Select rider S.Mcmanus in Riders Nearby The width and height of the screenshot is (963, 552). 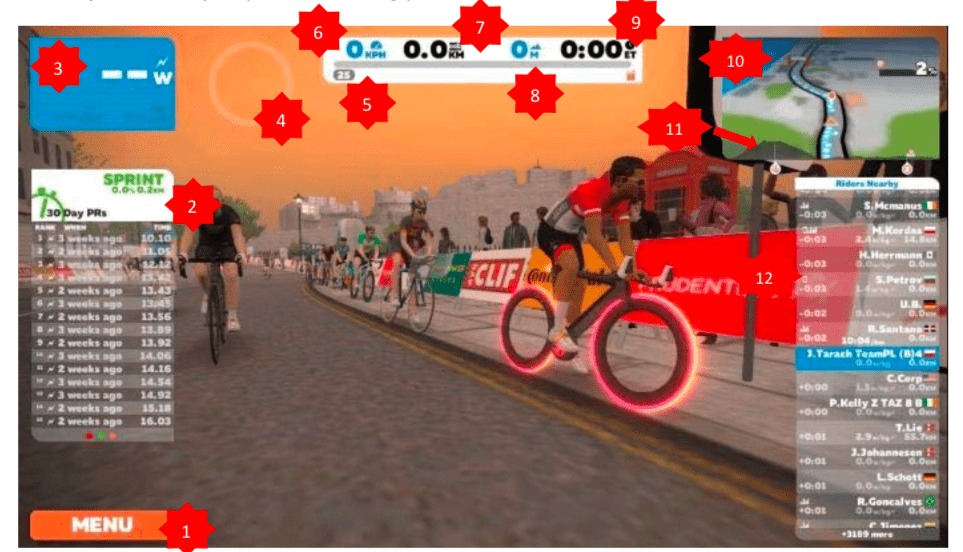click(867, 207)
